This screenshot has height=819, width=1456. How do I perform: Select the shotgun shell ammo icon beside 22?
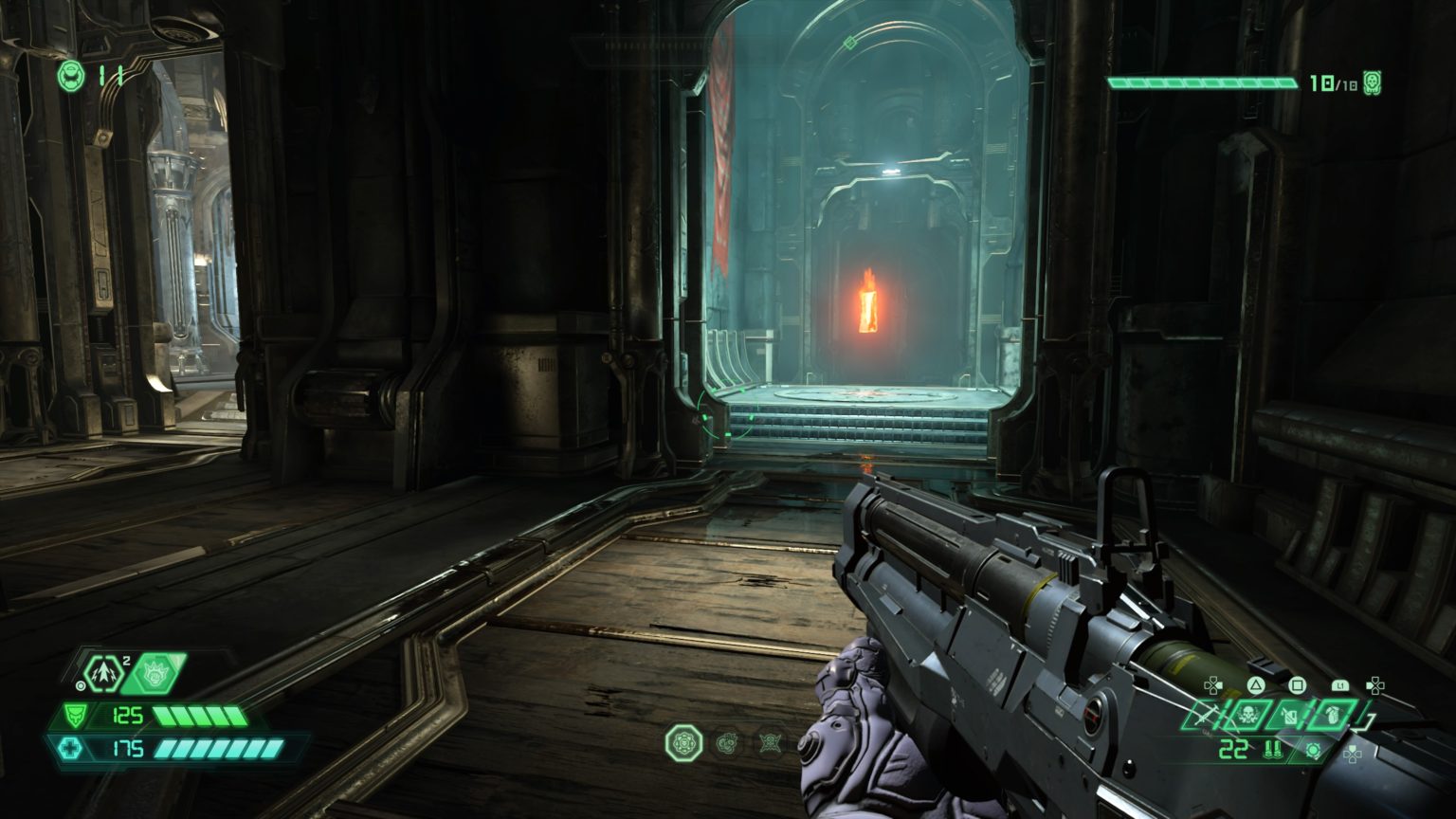point(1273,749)
